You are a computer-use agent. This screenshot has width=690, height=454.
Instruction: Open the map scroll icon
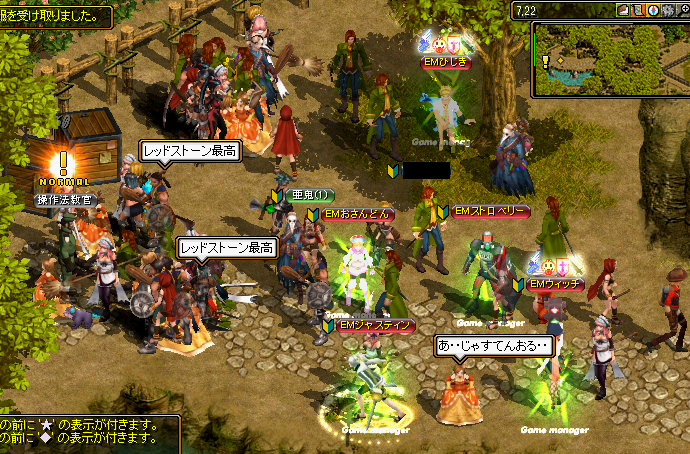tap(637, 10)
